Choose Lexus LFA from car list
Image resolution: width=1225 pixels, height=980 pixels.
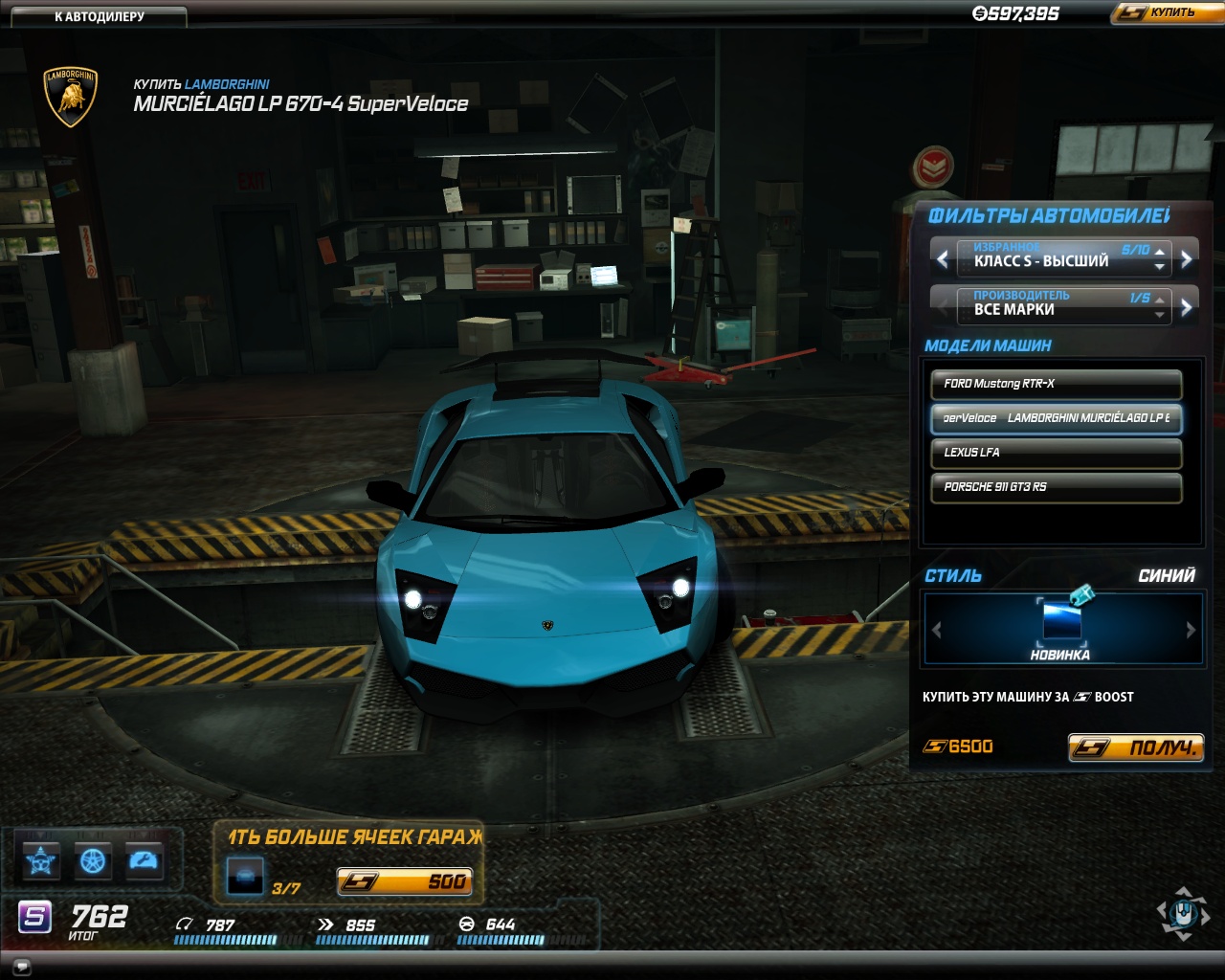coord(1056,453)
